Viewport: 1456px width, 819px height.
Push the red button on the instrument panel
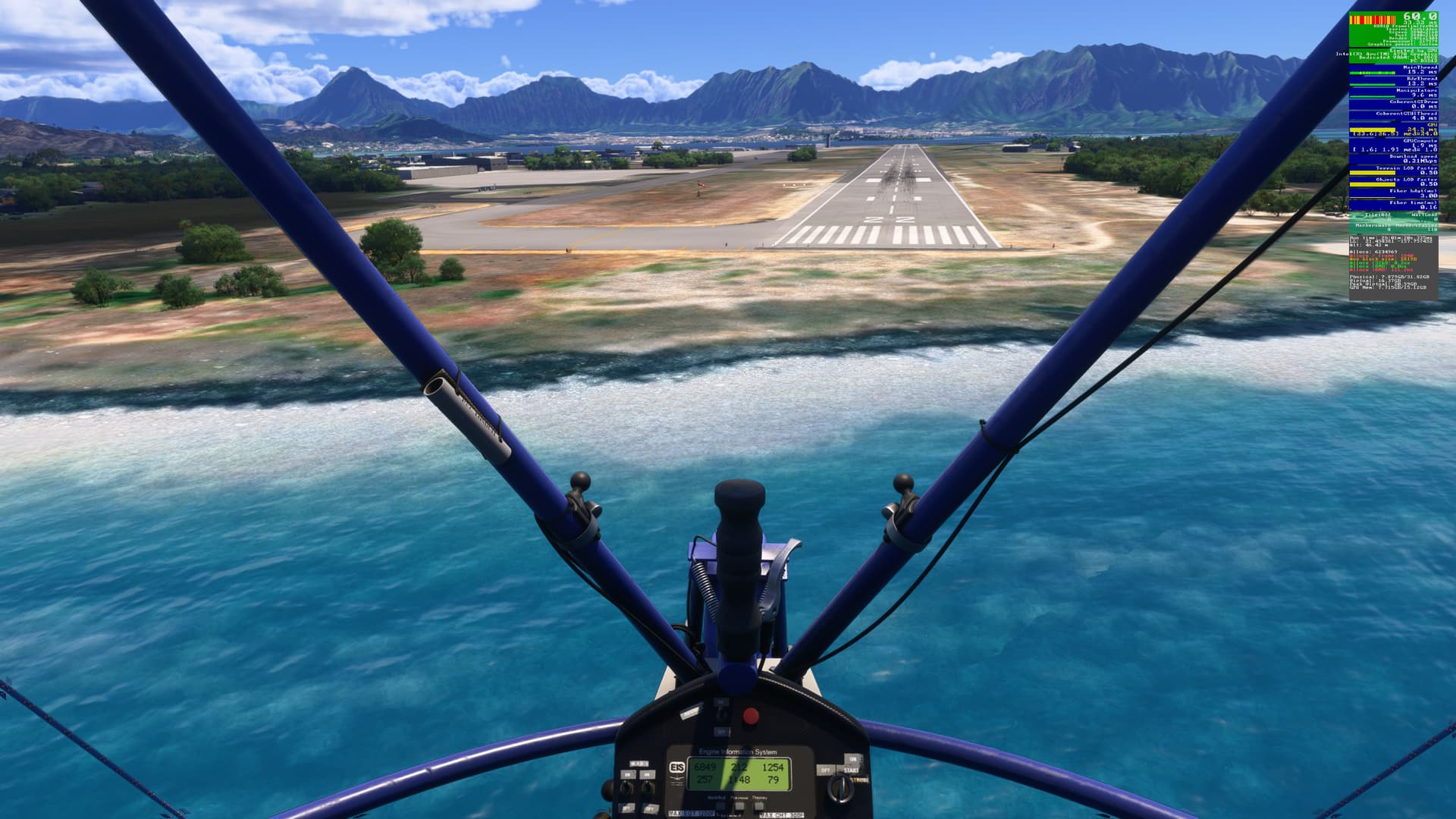click(751, 715)
